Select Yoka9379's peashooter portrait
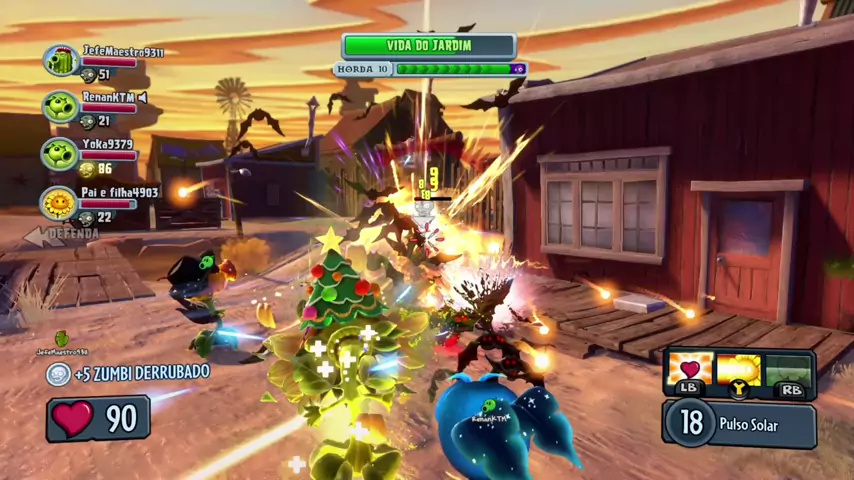Viewport: 854px width, 480px height. point(60,154)
